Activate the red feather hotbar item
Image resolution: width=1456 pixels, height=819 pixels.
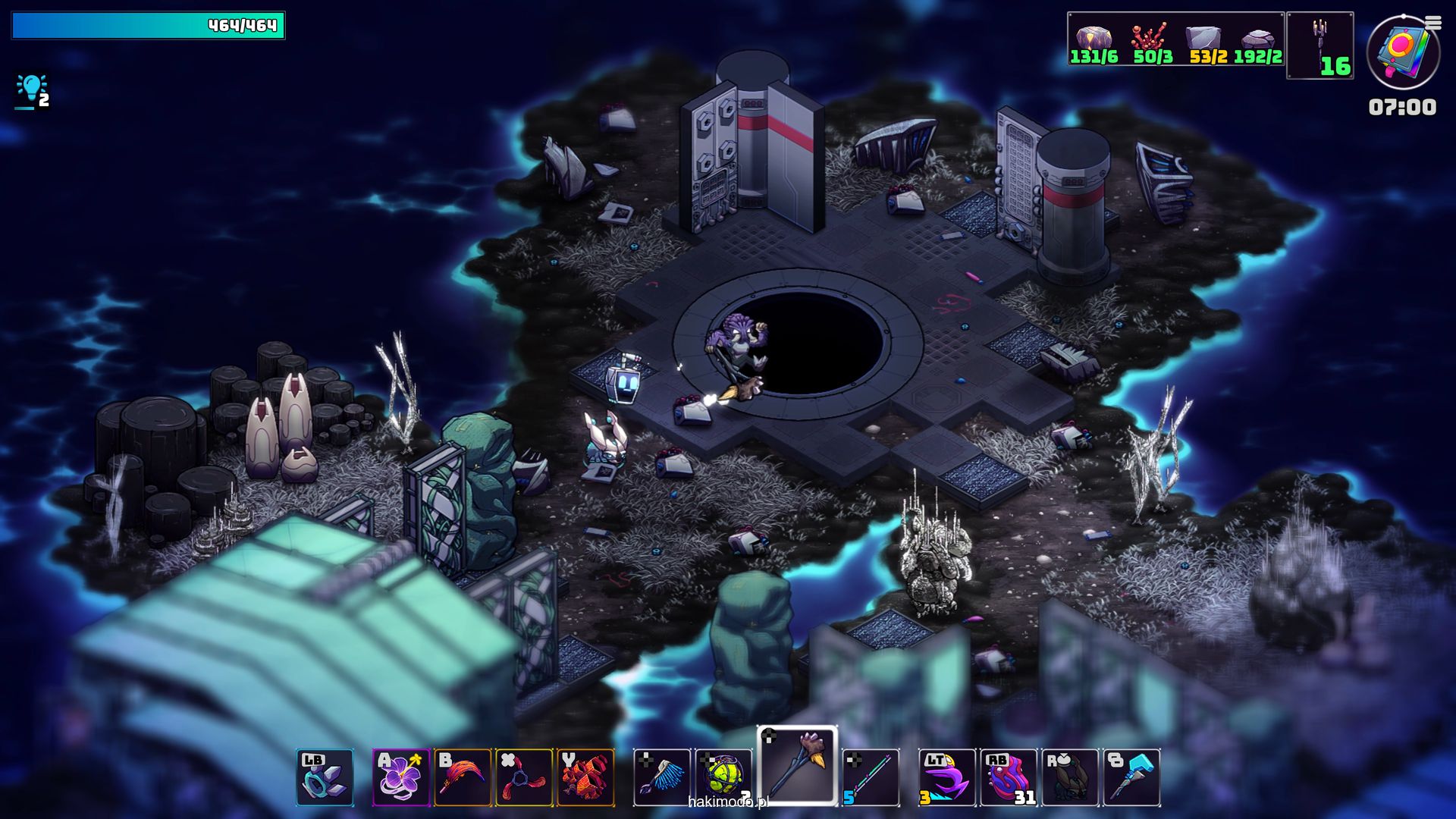coord(463,777)
